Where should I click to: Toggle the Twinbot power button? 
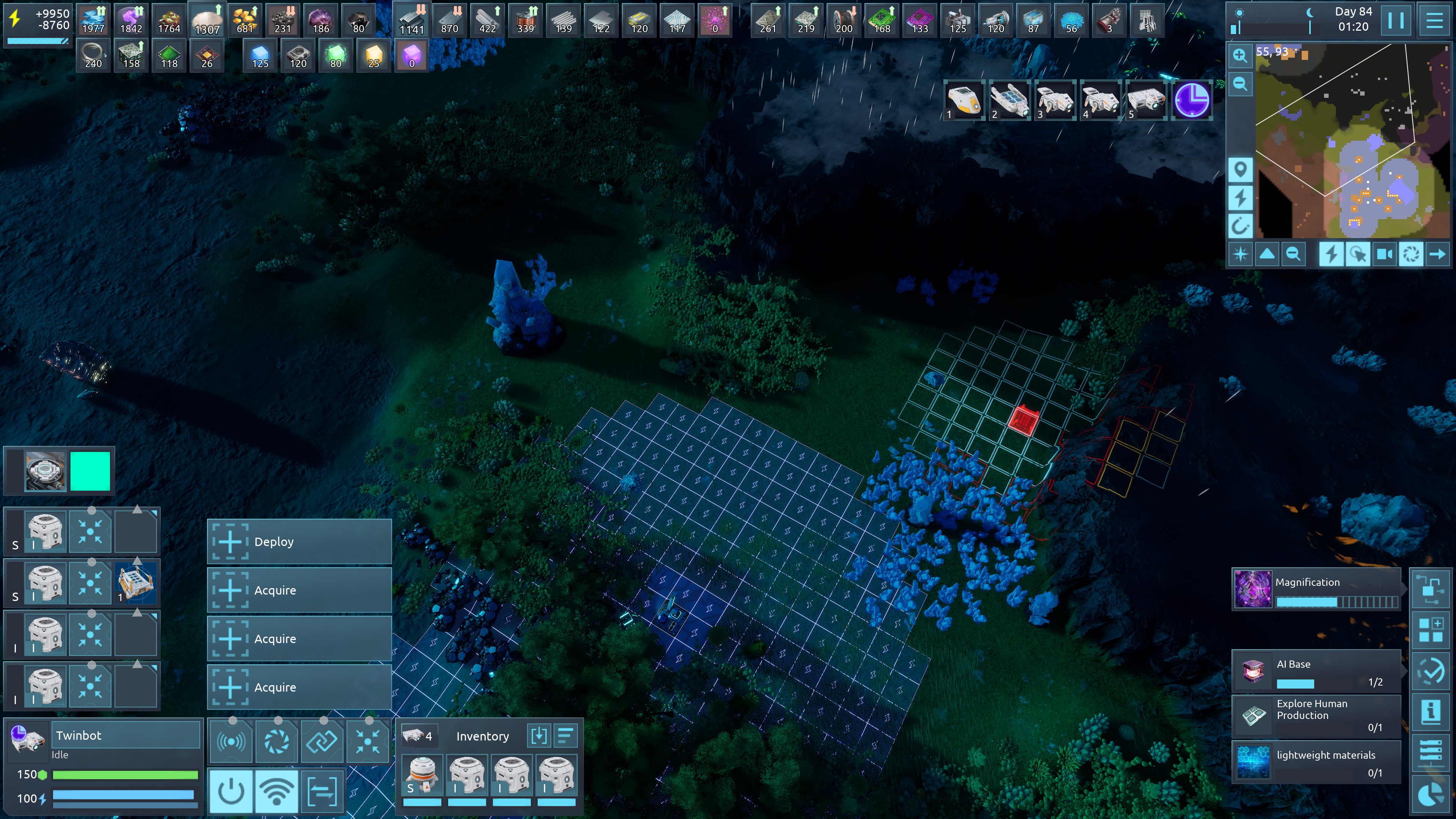231,791
